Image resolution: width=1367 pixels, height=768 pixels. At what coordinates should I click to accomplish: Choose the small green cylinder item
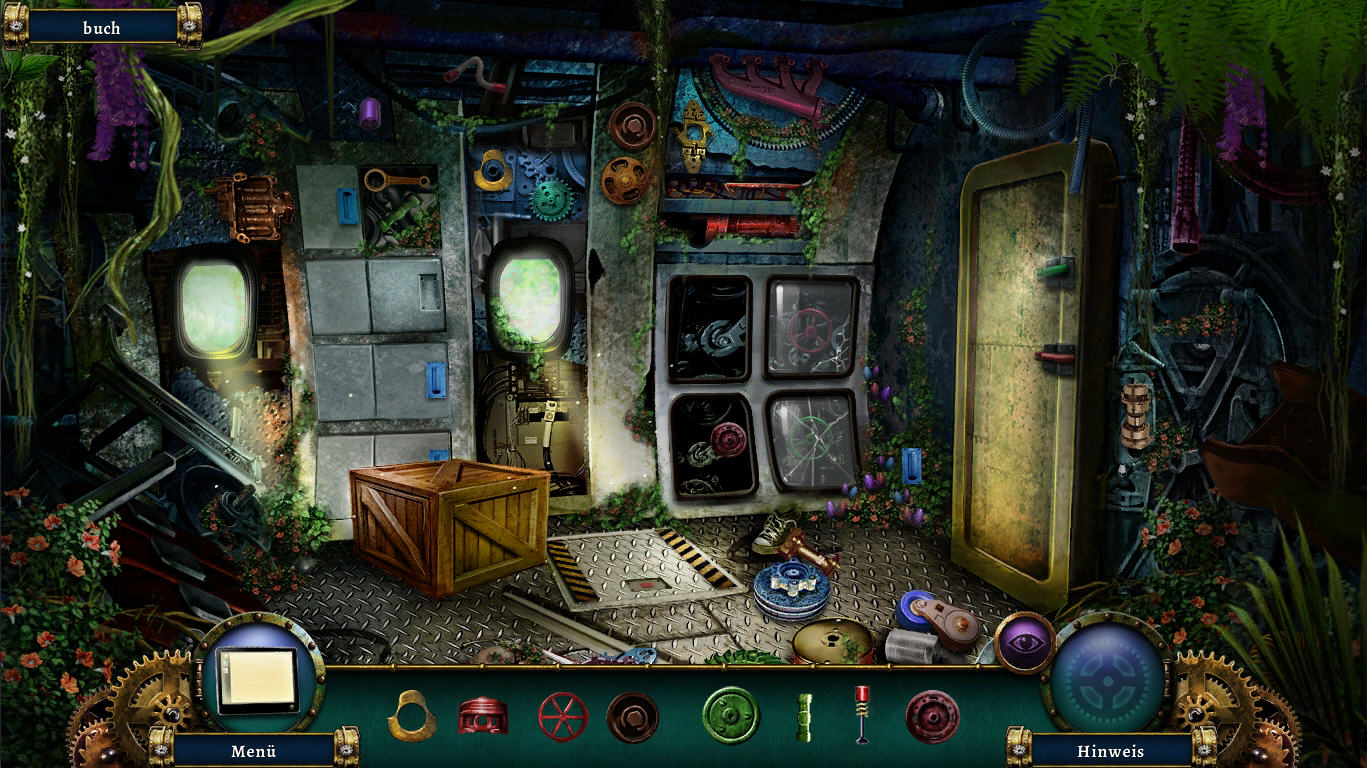coord(804,717)
